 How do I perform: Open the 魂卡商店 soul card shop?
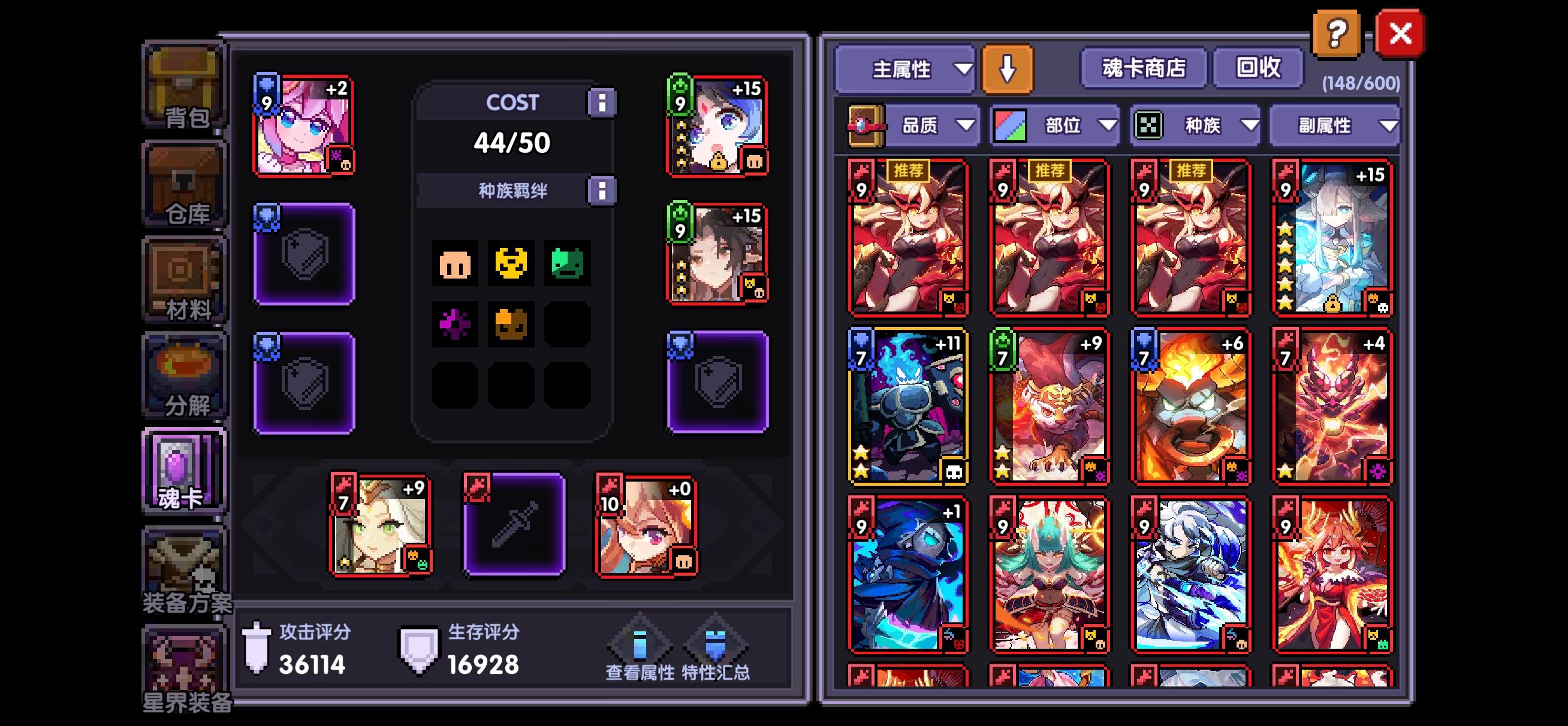point(1143,69)
